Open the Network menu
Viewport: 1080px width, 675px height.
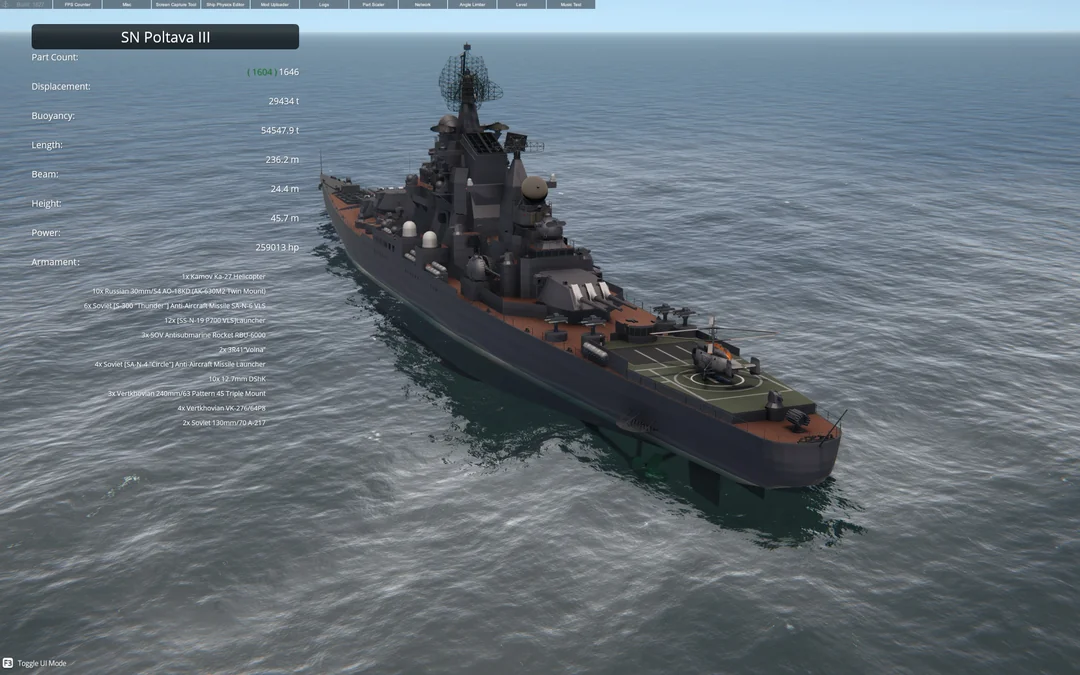click(422, 5)
